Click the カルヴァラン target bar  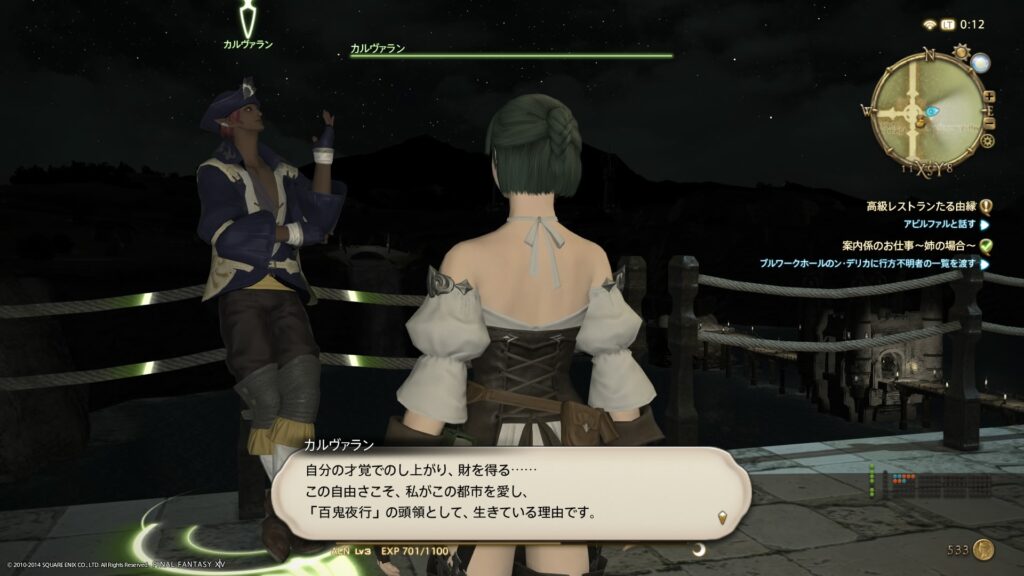point(511,52)
